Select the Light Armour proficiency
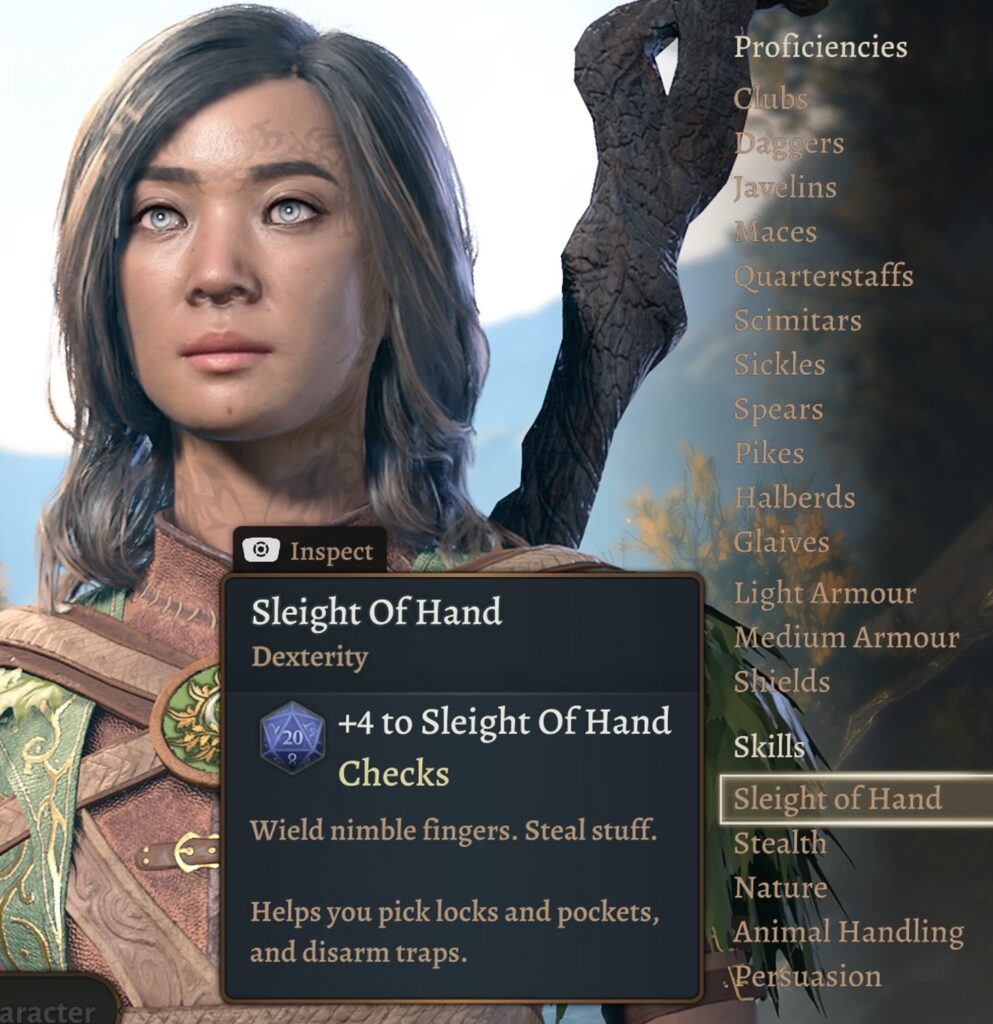This screenshot has height=1024, width=993. (x=824, y=593)
